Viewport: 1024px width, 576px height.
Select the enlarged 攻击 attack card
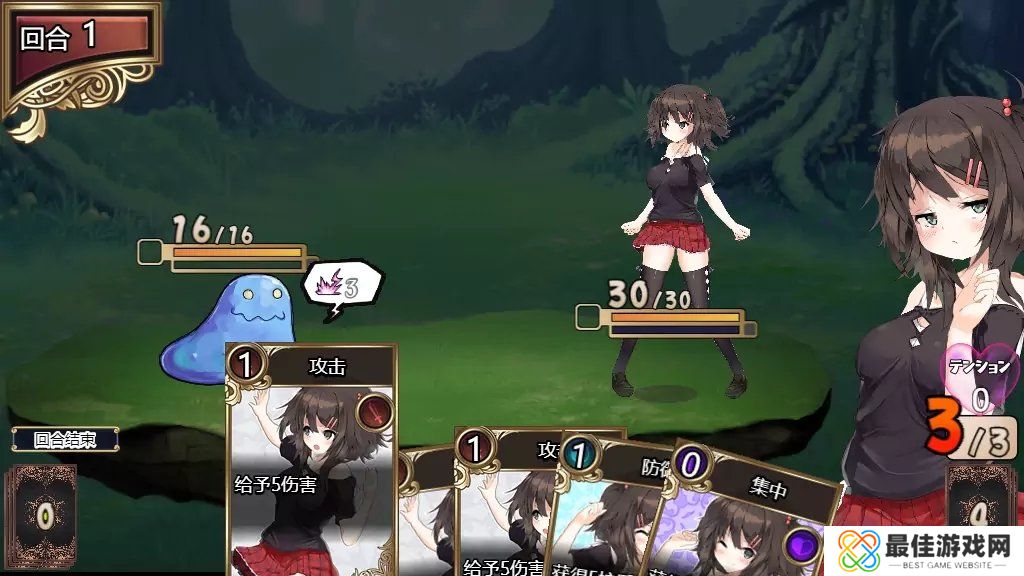pos(311,460)
